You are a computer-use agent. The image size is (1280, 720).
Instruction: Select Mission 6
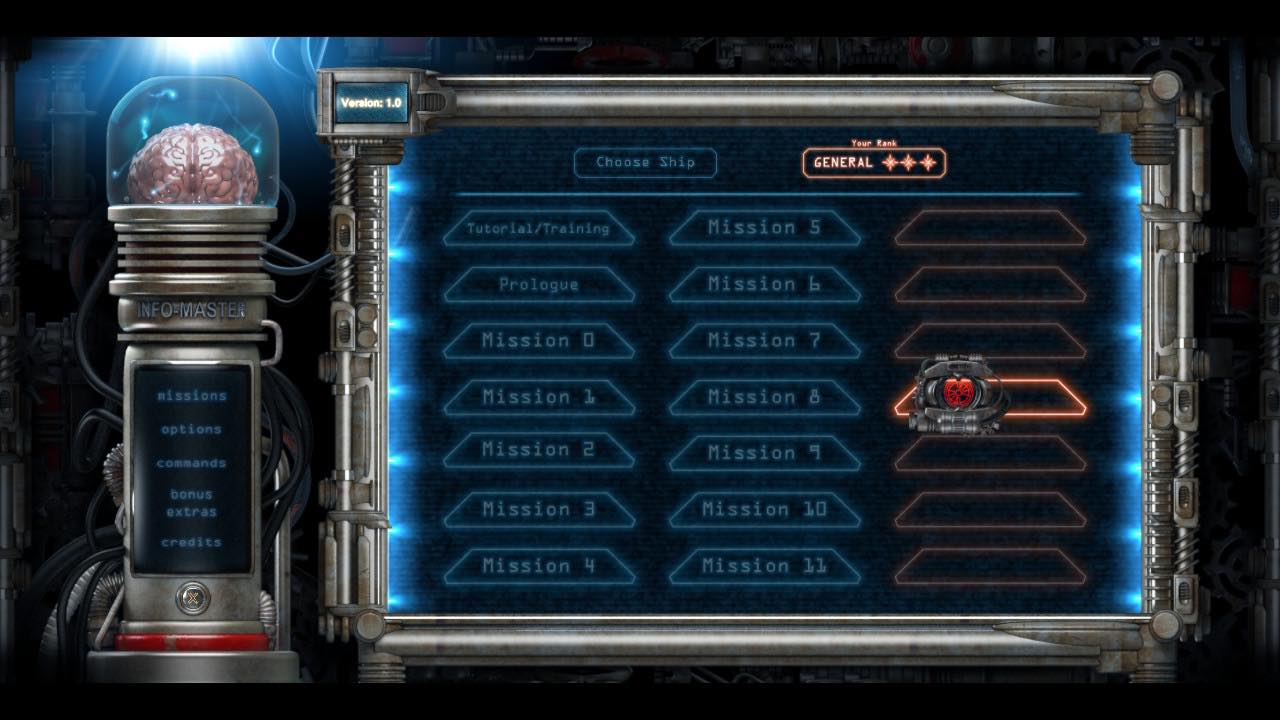point(764,284)
